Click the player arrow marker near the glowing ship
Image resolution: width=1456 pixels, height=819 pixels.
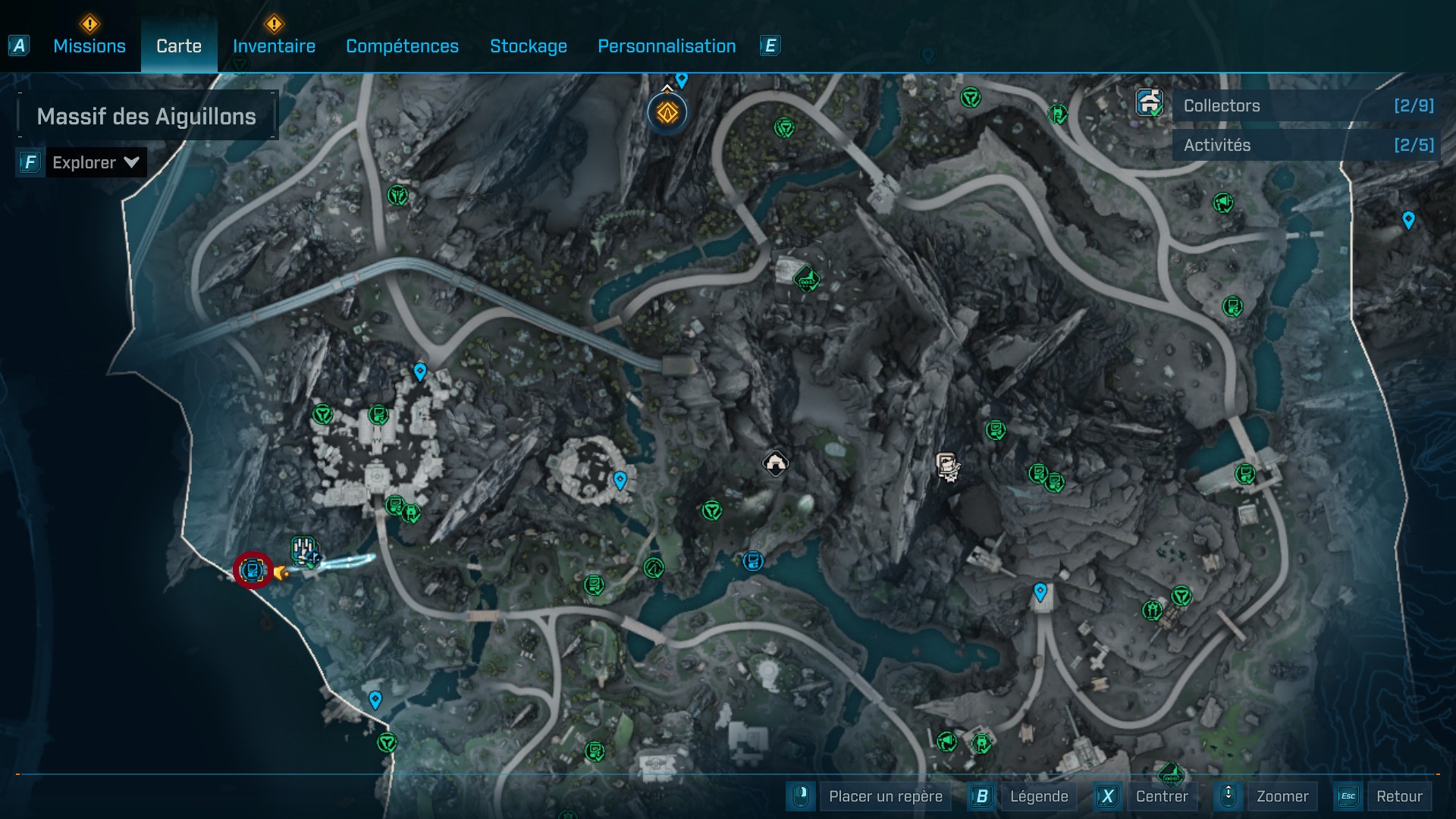pyautogui.click(x=281, y=573)
